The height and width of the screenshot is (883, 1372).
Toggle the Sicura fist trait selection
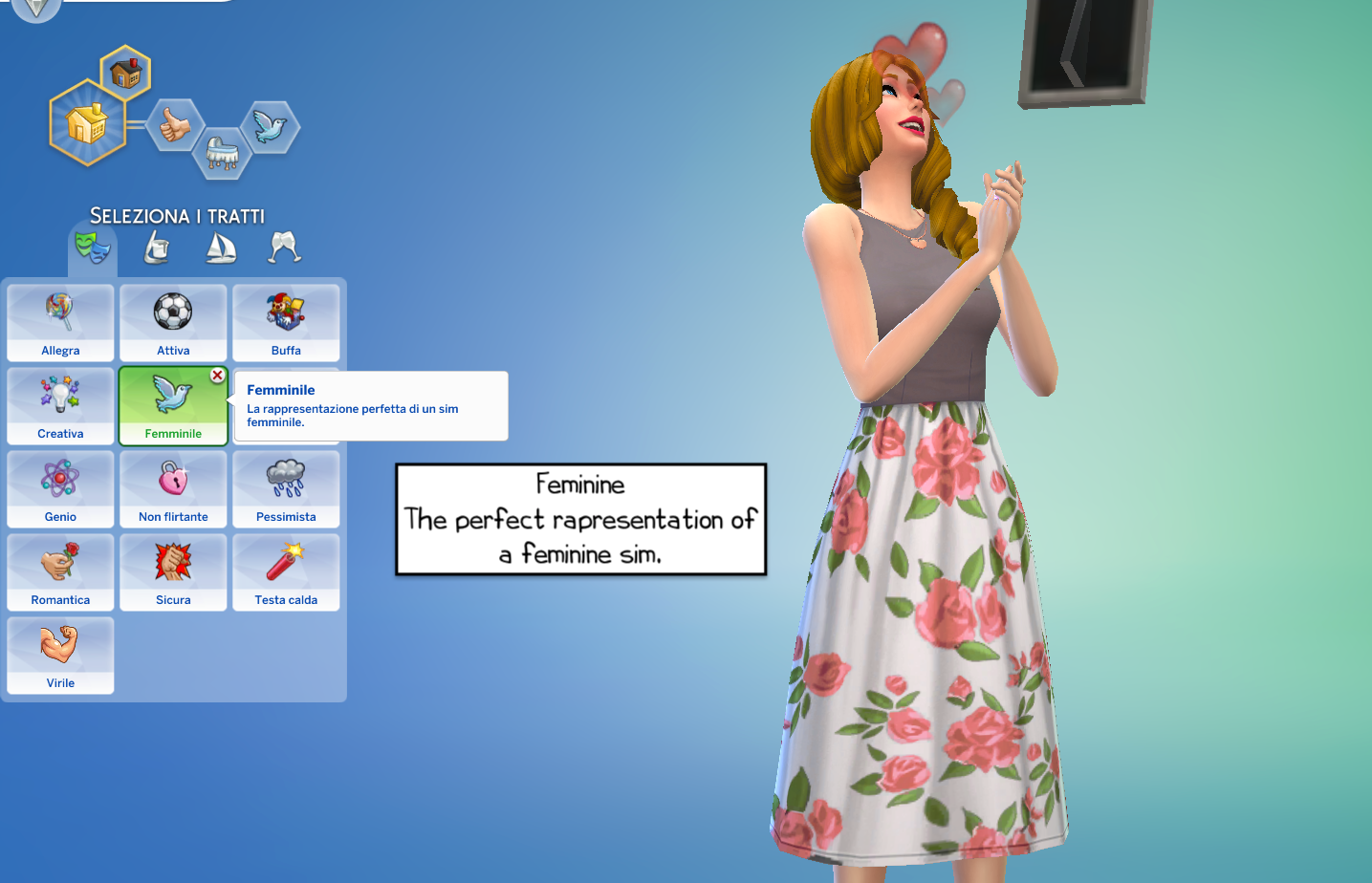pyautogui.click(x=173, y=571)
